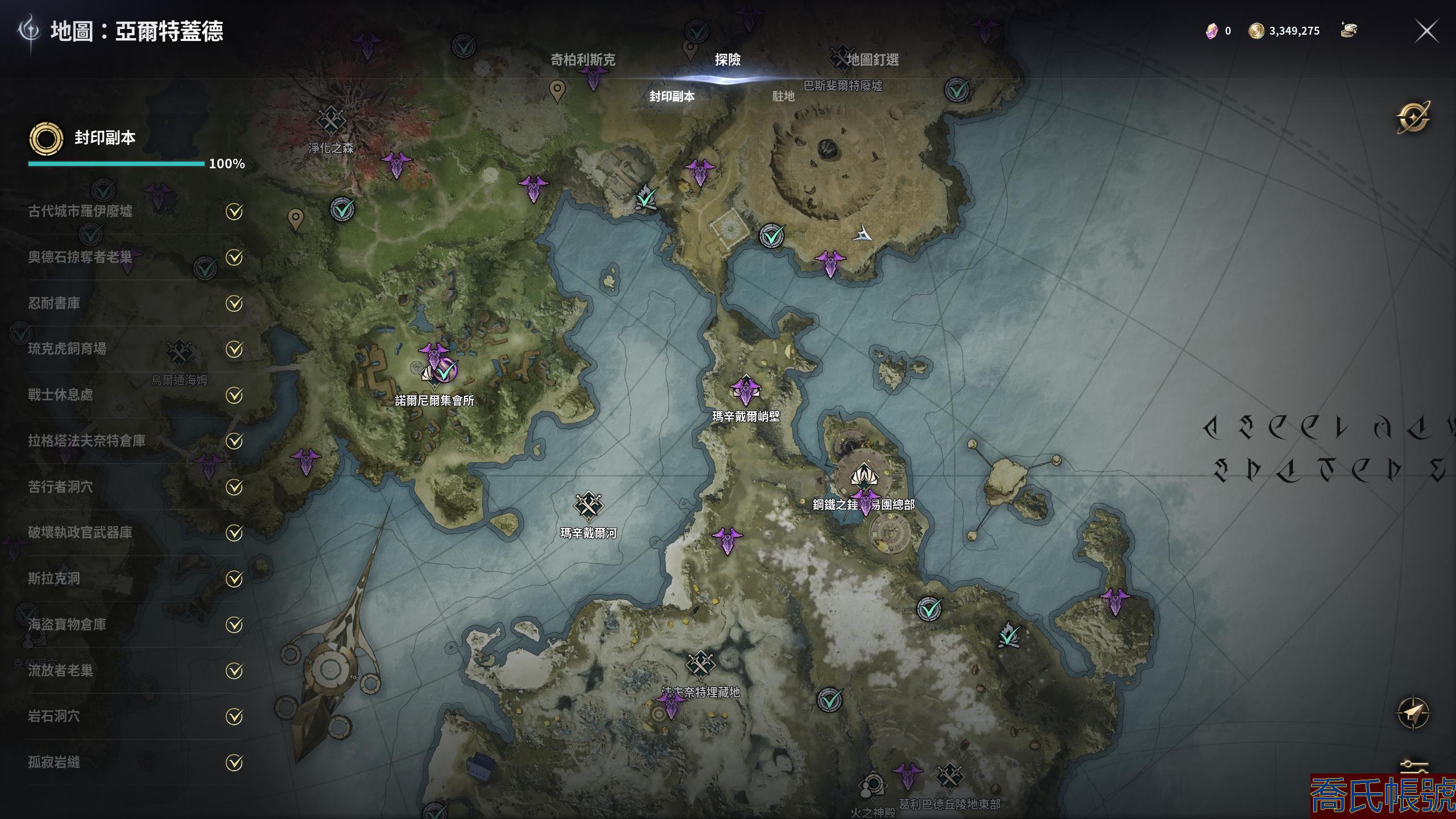Switch to the 奇柏利斯克 tab

pyautogui.click(x=582, y=60)
